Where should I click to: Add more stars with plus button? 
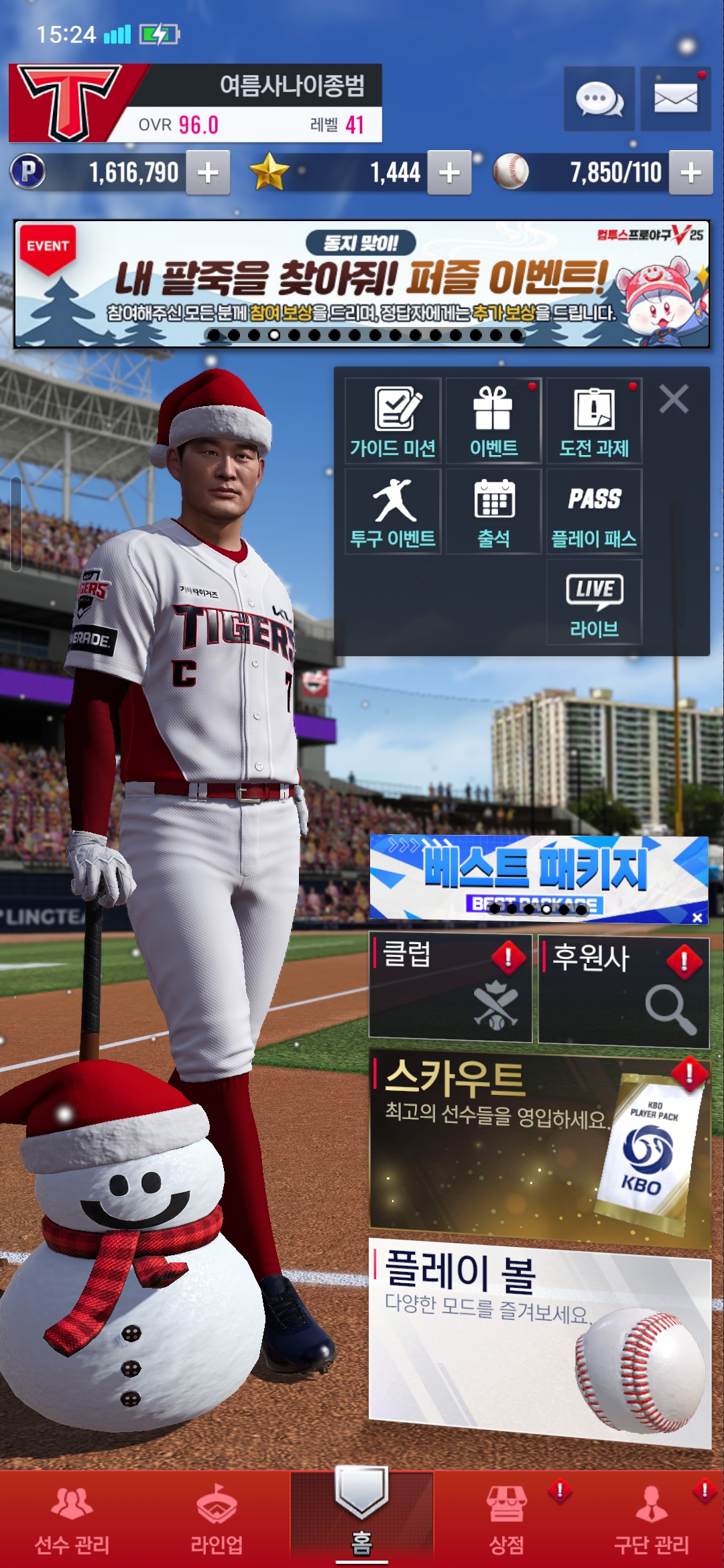[449, 173]
